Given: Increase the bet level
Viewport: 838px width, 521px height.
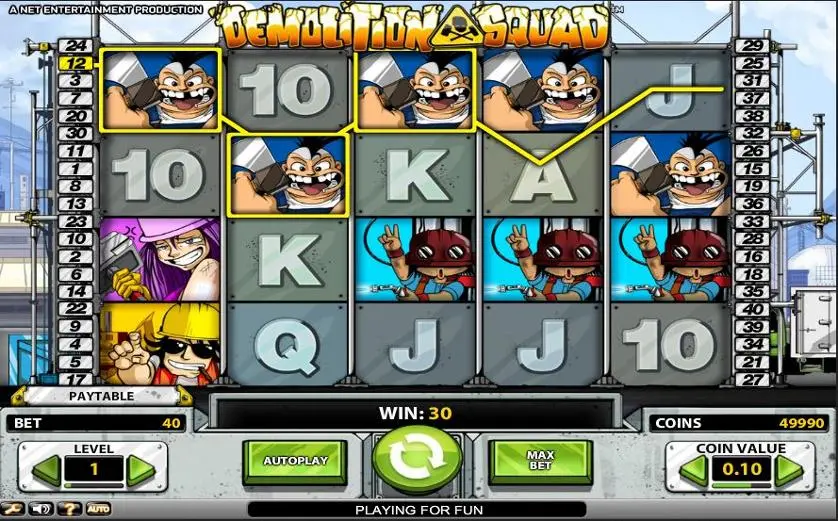Looking at the screenshot, I should [140, 470].
